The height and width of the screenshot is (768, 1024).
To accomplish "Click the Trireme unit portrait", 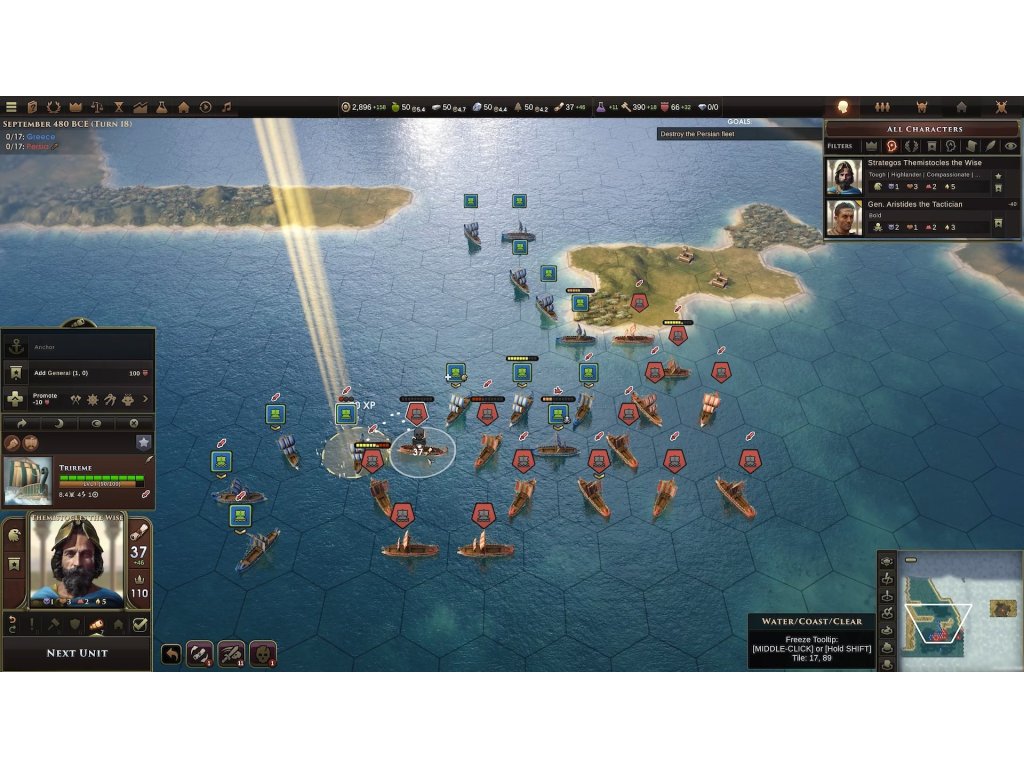I will tap(27, 481).
